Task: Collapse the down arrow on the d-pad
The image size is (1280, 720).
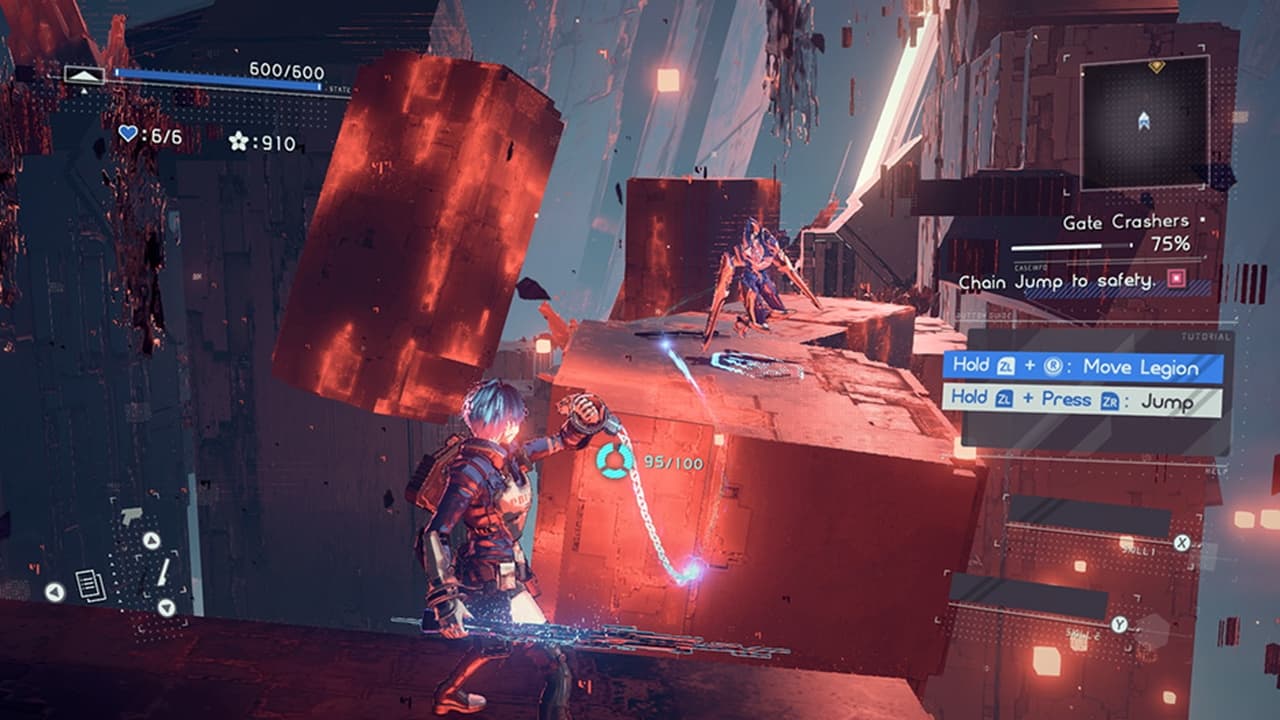Action: tap(166, 607)
